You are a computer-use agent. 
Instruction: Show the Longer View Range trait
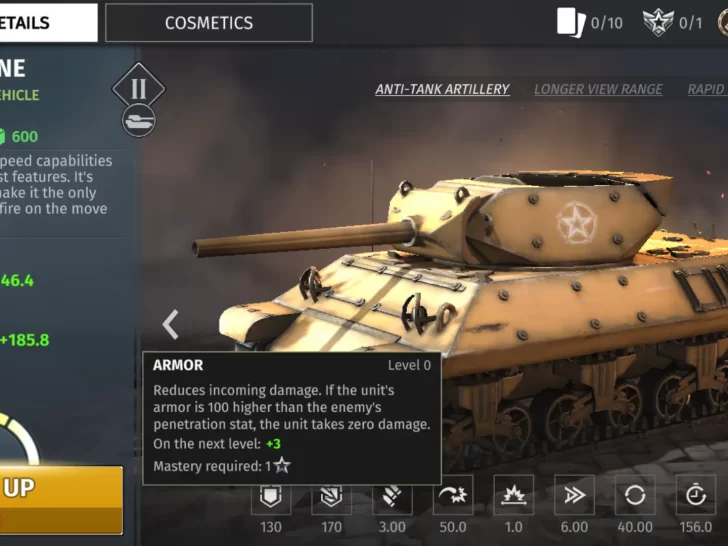[x=598, y=89]
